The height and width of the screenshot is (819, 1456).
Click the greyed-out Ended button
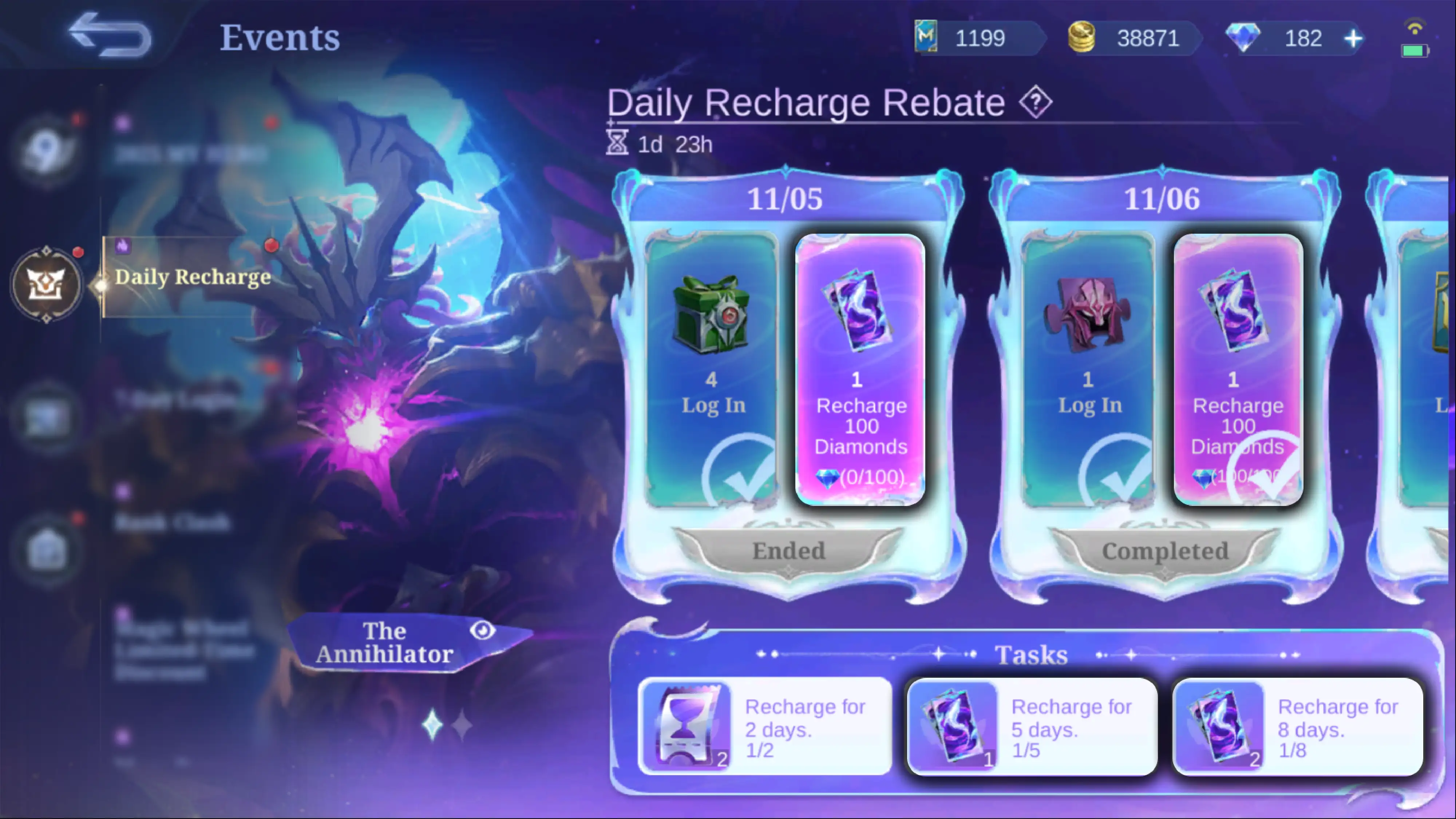(788, 551)
